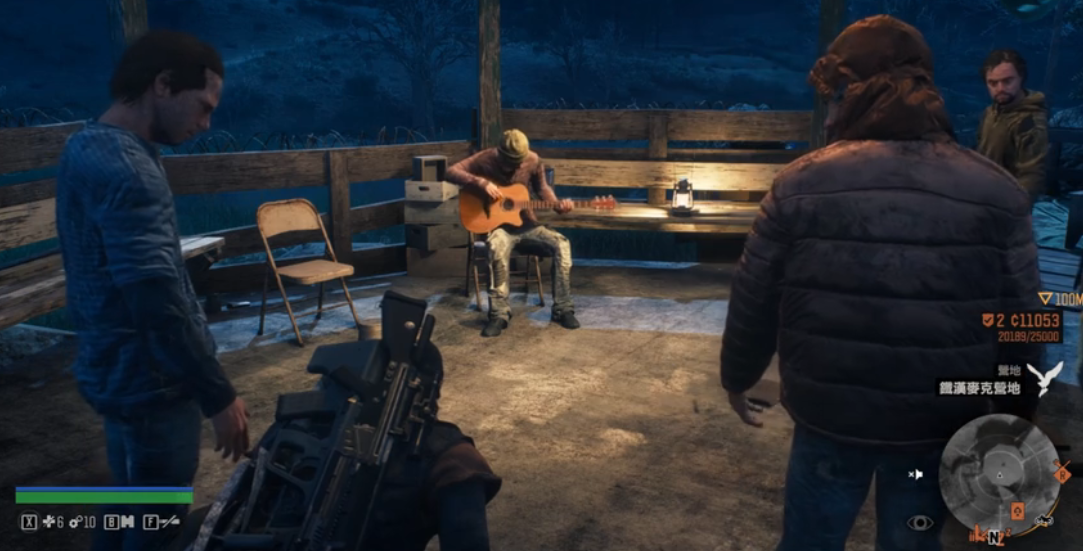
Task: Select the scrap gear item icon
Action: point(75,522)
